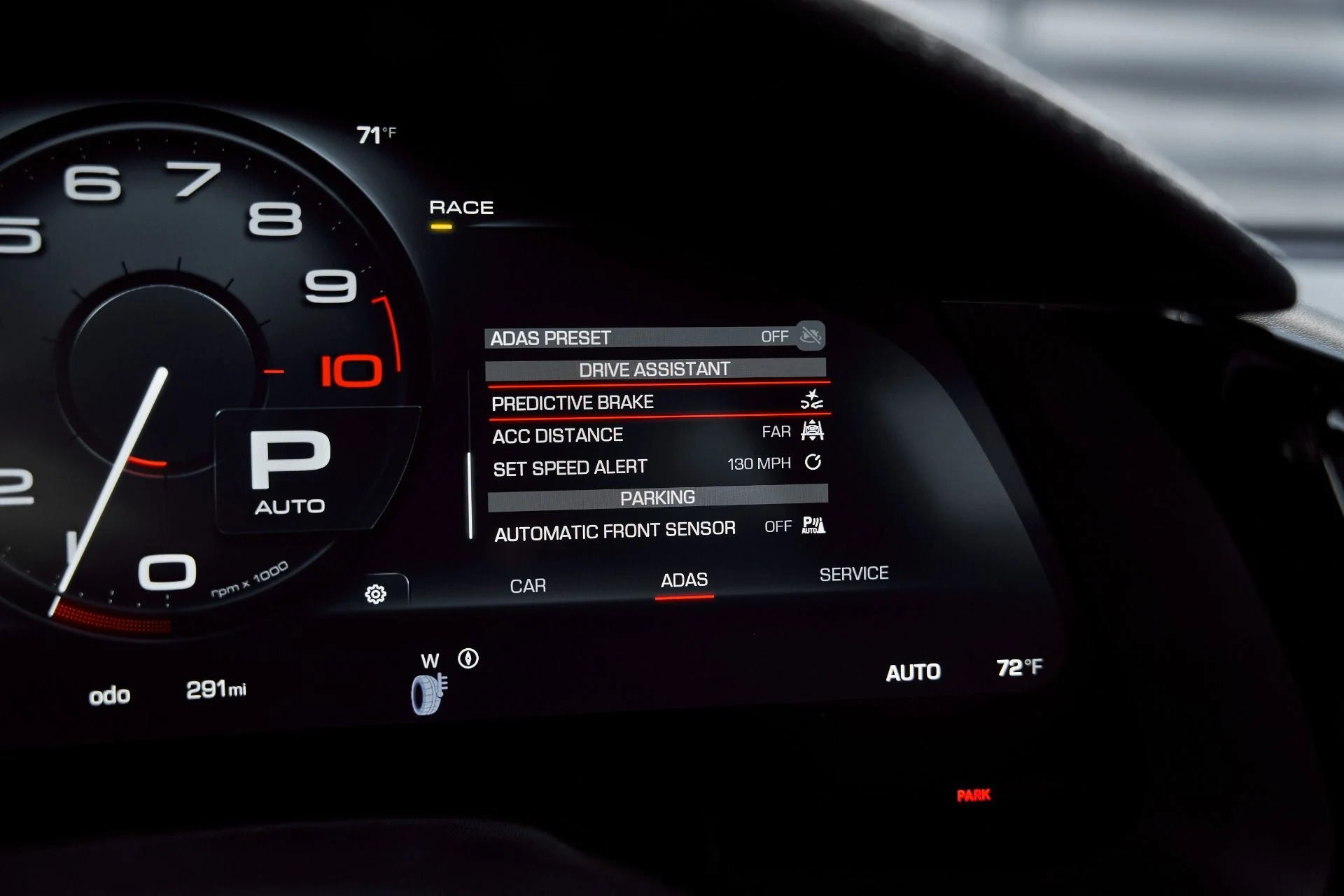Select the ADAS PRESET row
1344x896 pixels.
(x=654, y=337)
